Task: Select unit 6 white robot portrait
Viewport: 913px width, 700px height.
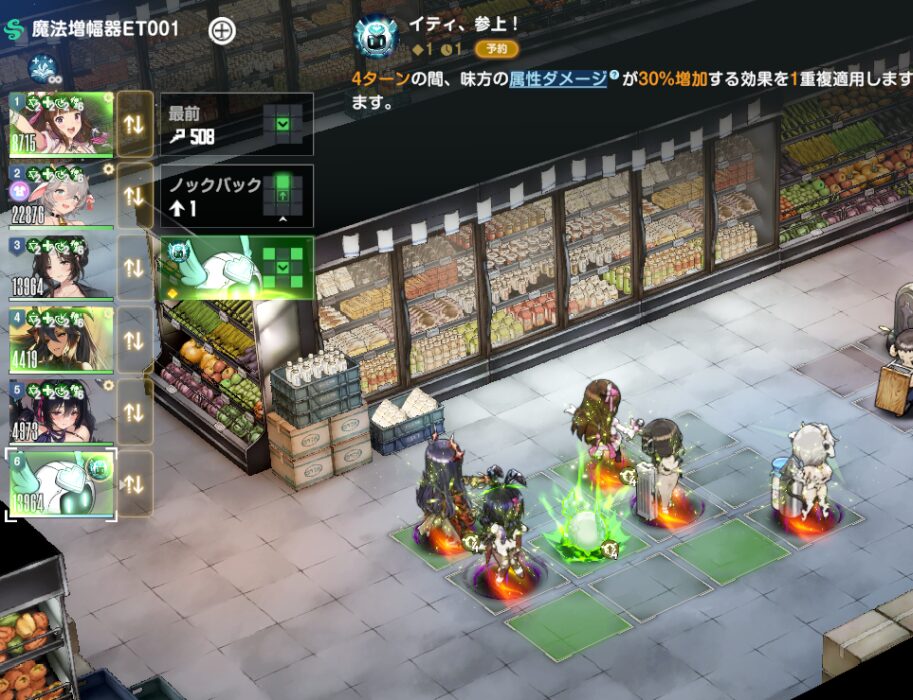Action: coord(60,483)
